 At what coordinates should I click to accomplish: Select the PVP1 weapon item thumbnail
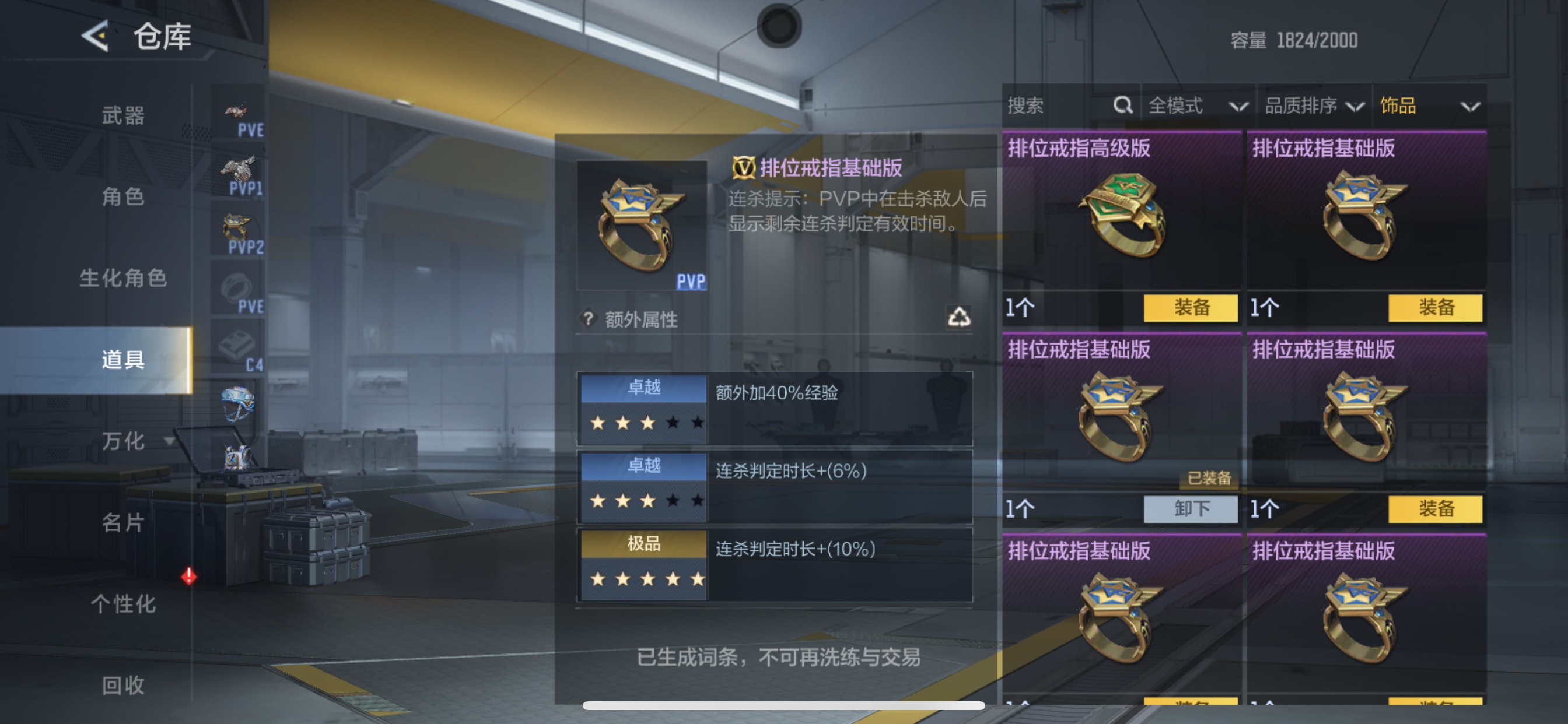pyautogui.click(x=239, y=167)
